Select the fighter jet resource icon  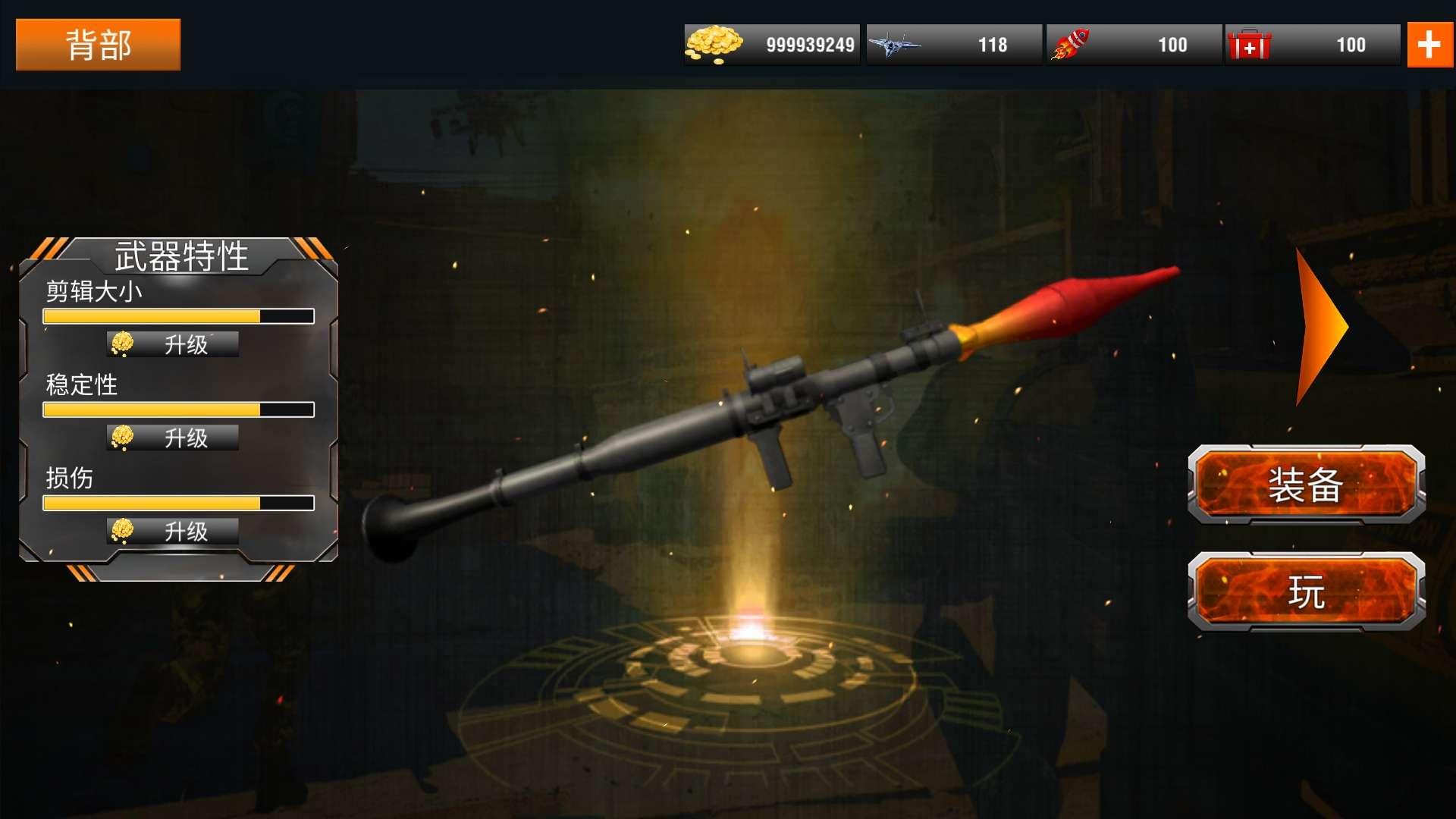[895, 44]
